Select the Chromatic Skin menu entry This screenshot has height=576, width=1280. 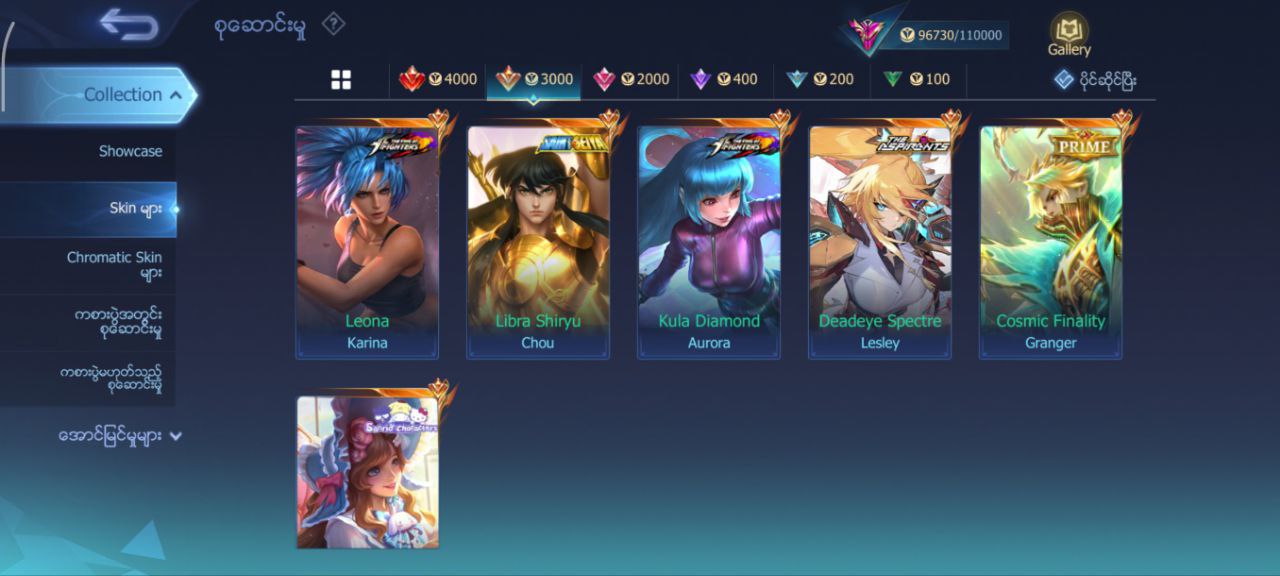tap(113, 265)
